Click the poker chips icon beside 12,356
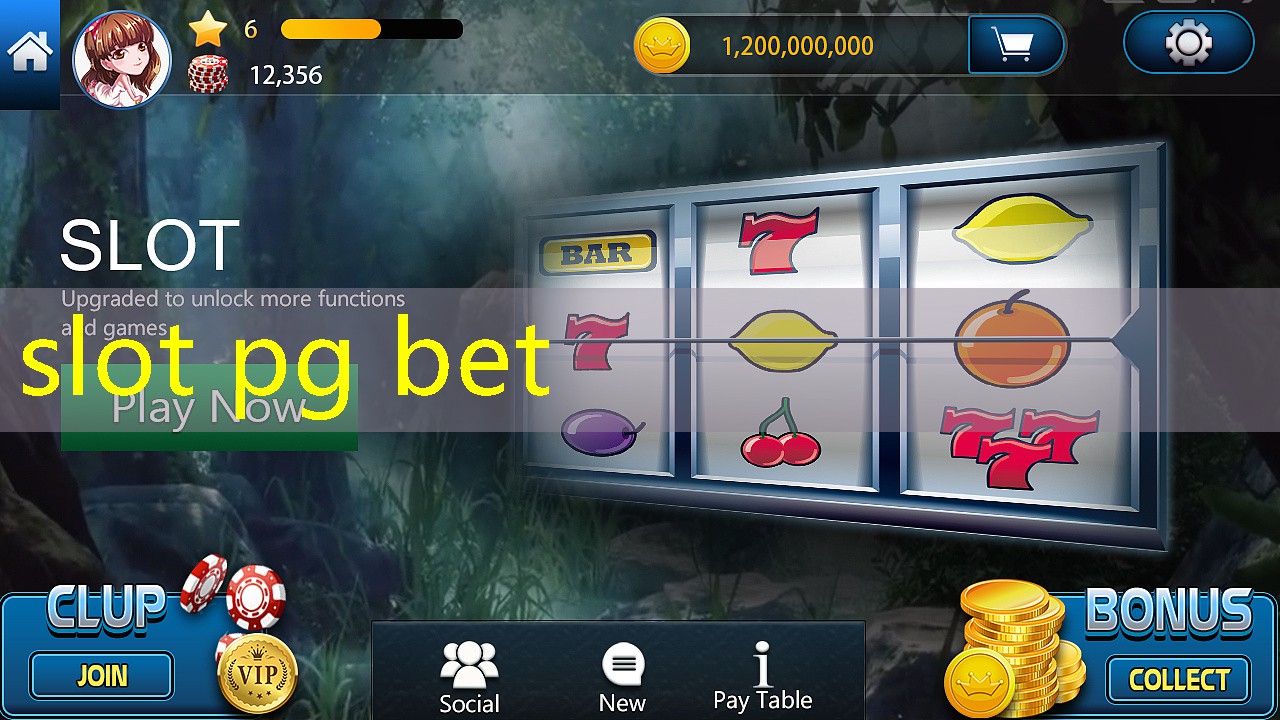The image size is (1280, 720). (x=209, y=72)
